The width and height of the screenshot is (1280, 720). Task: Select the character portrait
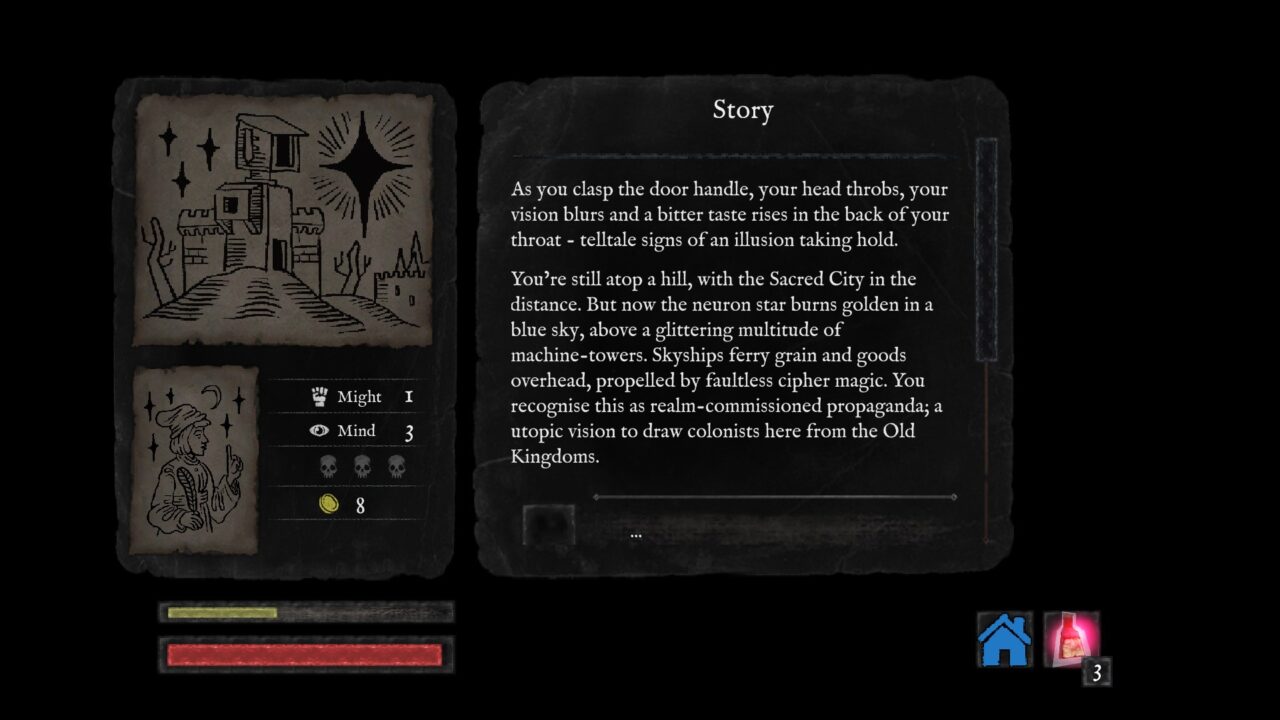[x=194, y=460]
